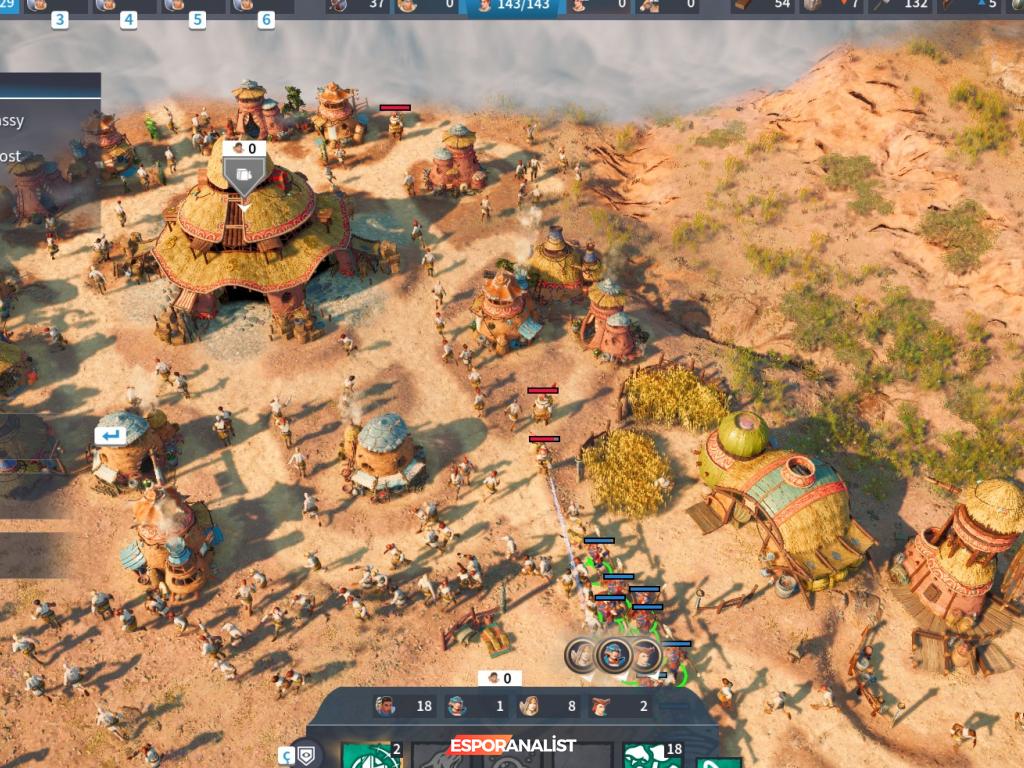Viewport: 1024px width, 768px height.
Task: Activate the green ability with badge 18
Action: click(652, 756)
